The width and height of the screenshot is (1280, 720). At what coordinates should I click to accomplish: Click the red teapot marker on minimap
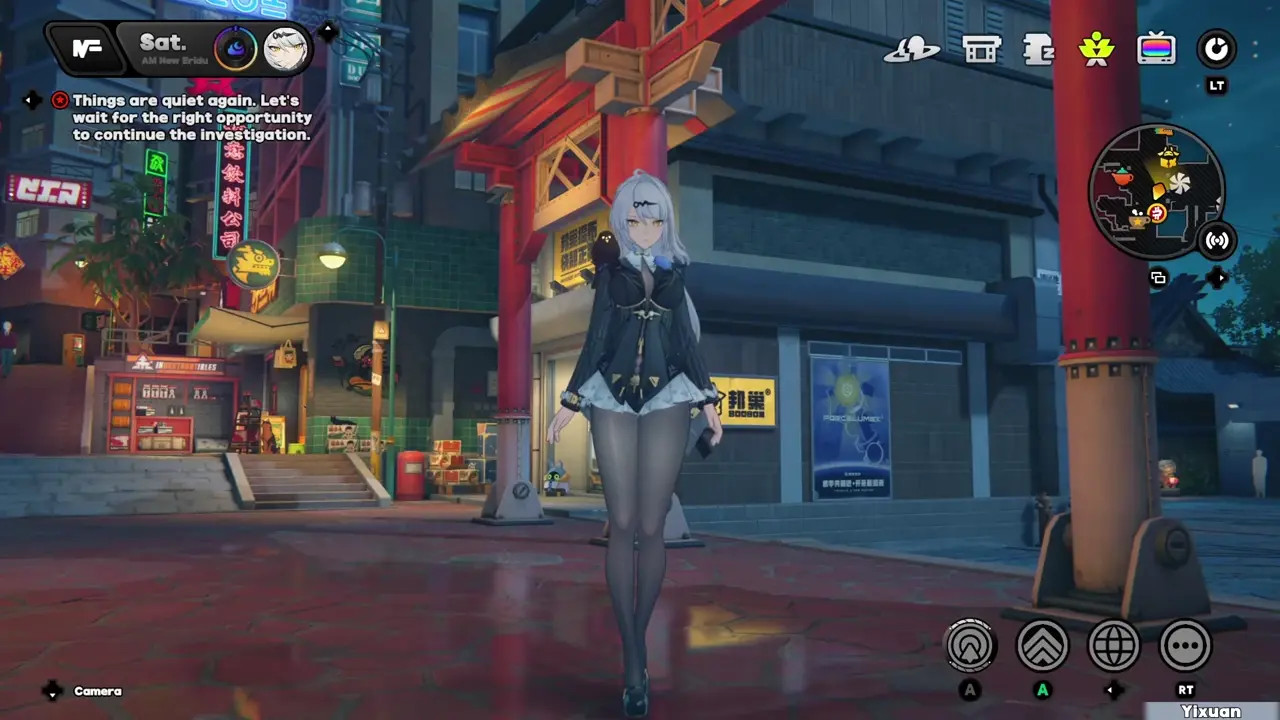[x=1122, y=176]
